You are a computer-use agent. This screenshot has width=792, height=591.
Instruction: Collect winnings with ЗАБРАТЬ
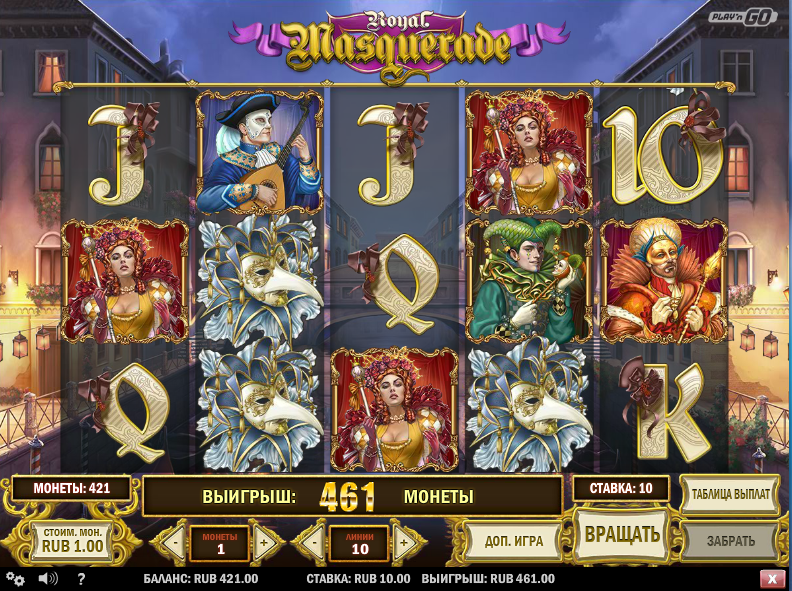tap(731, 541)
